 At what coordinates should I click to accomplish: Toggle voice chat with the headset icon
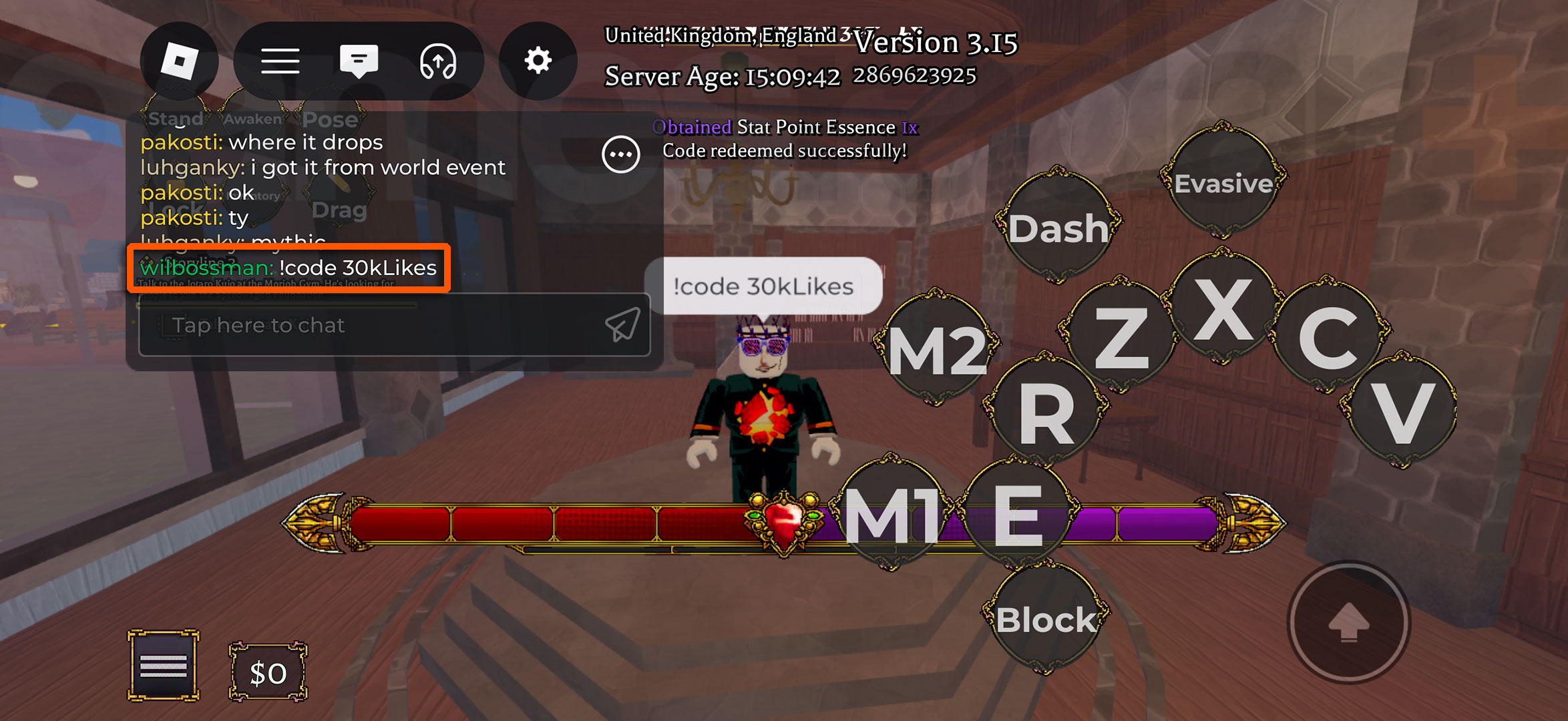439,60
